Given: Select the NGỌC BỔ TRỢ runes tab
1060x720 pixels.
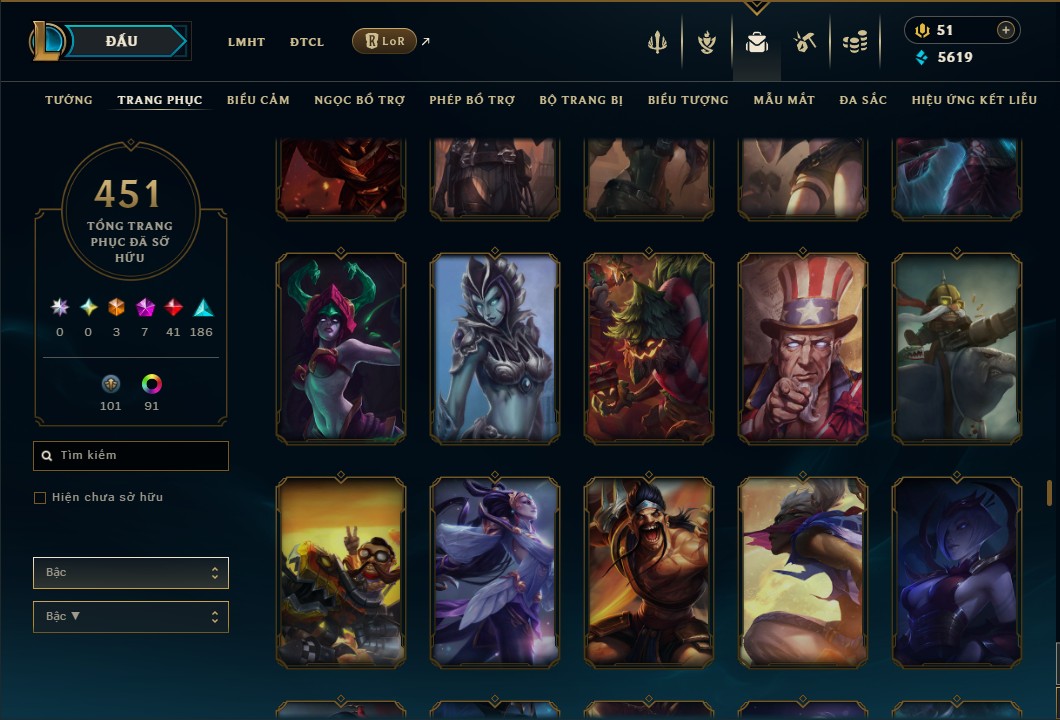Looking at the screenshot, I should coord(359,100).
